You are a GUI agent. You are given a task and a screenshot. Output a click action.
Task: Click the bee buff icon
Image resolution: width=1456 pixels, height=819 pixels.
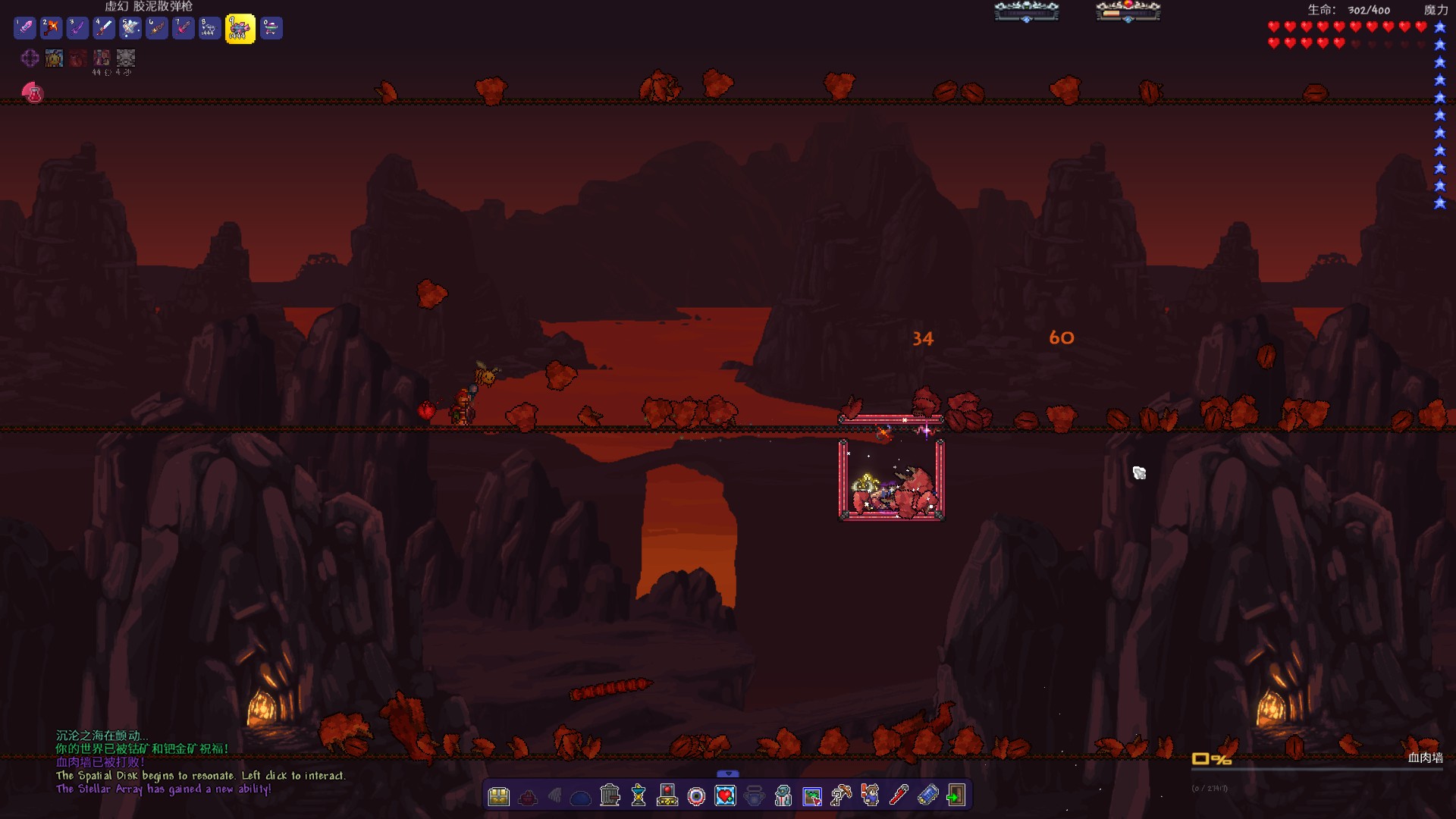click(54, 58)
